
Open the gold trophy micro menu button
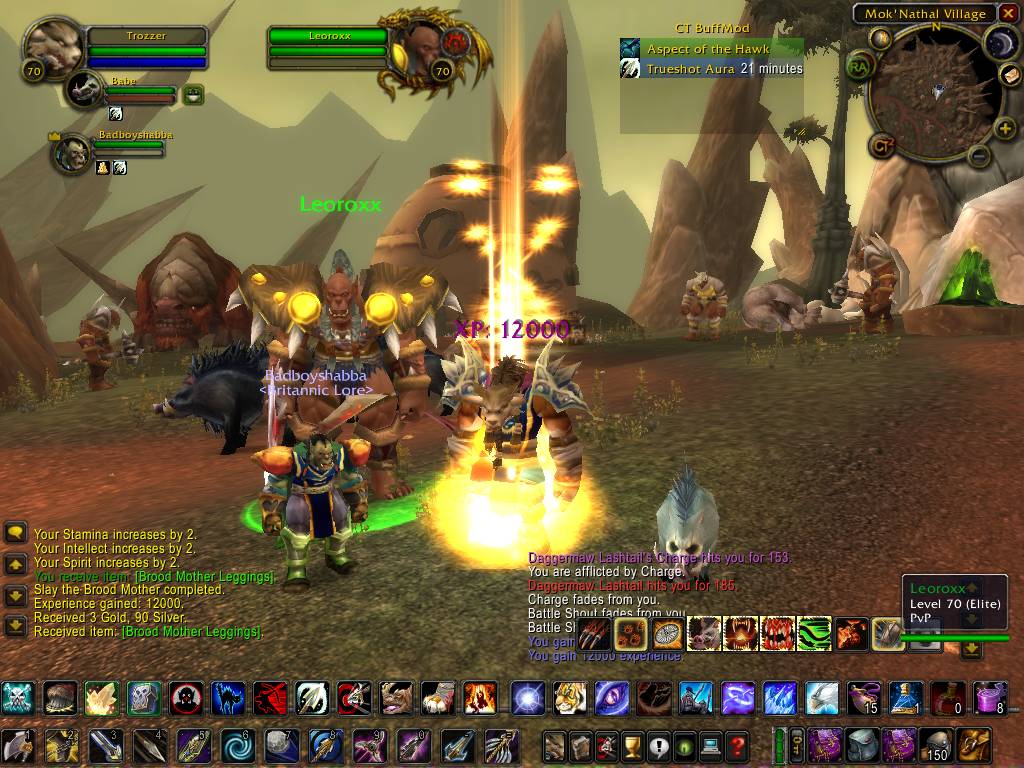click(x=632, y=746)
